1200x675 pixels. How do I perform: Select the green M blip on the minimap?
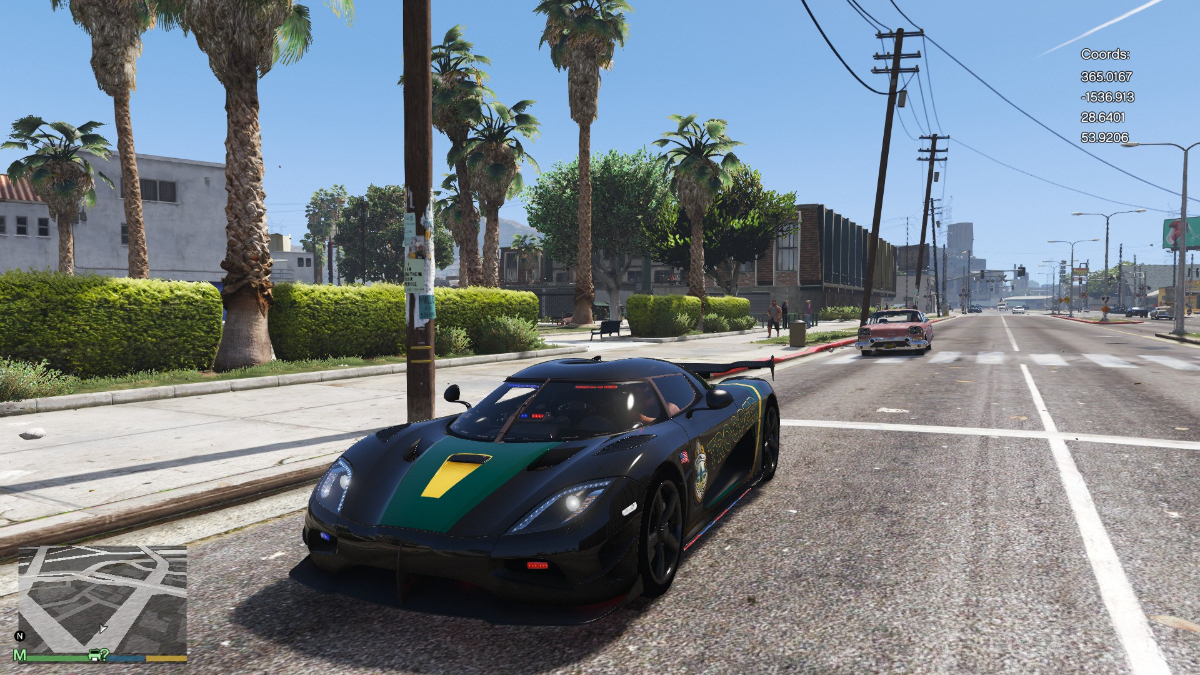(x=19, y=655)
